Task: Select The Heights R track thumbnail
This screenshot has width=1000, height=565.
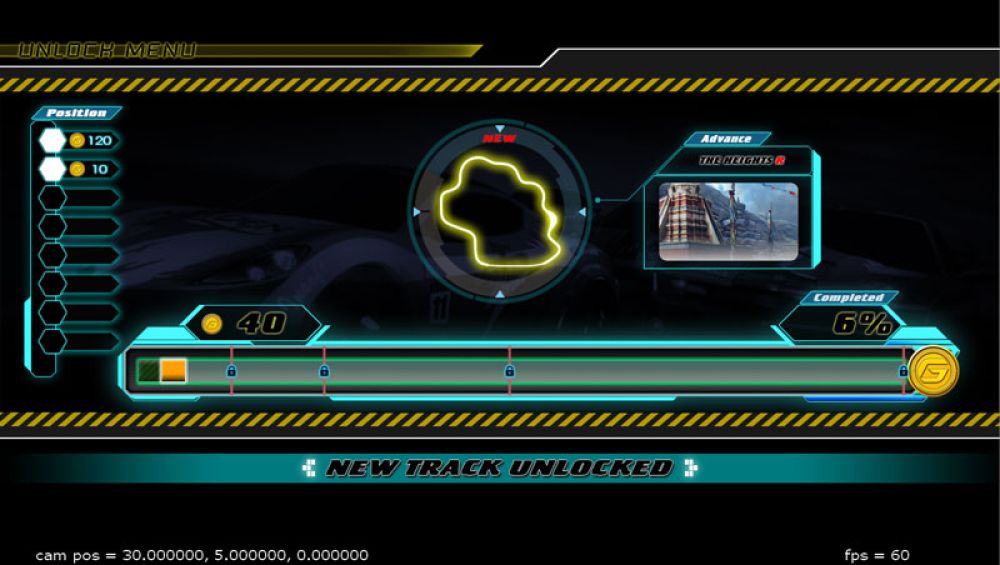Action: [728, 221]
